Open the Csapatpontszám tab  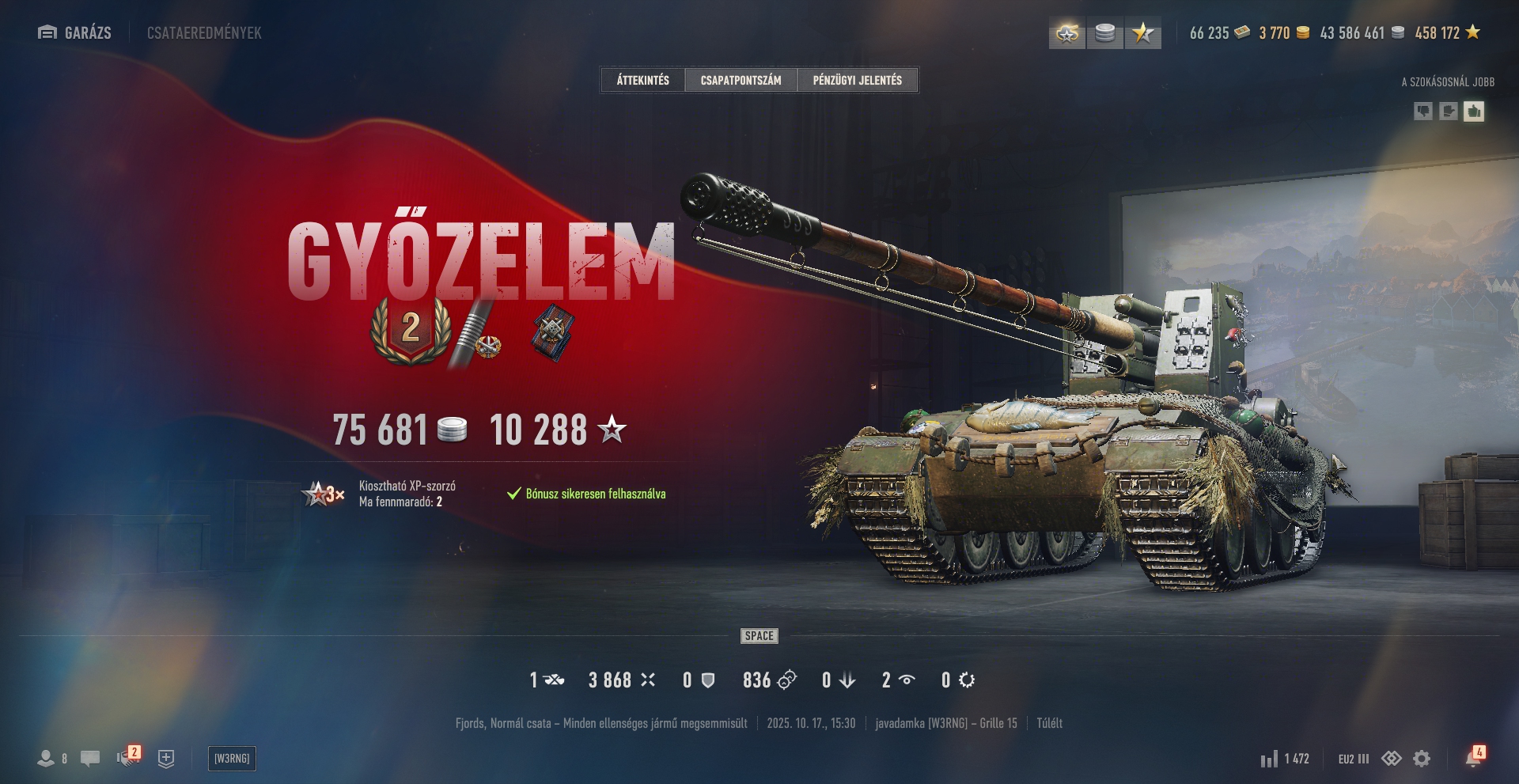click(741, 80)
